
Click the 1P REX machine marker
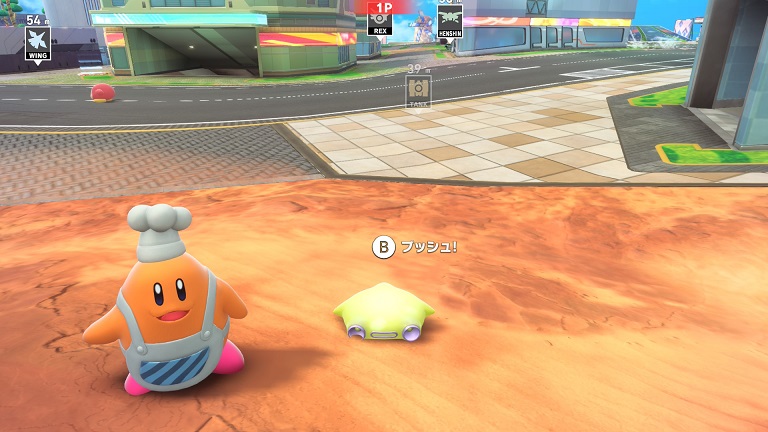pyautogui.click(x=380, y=19)
